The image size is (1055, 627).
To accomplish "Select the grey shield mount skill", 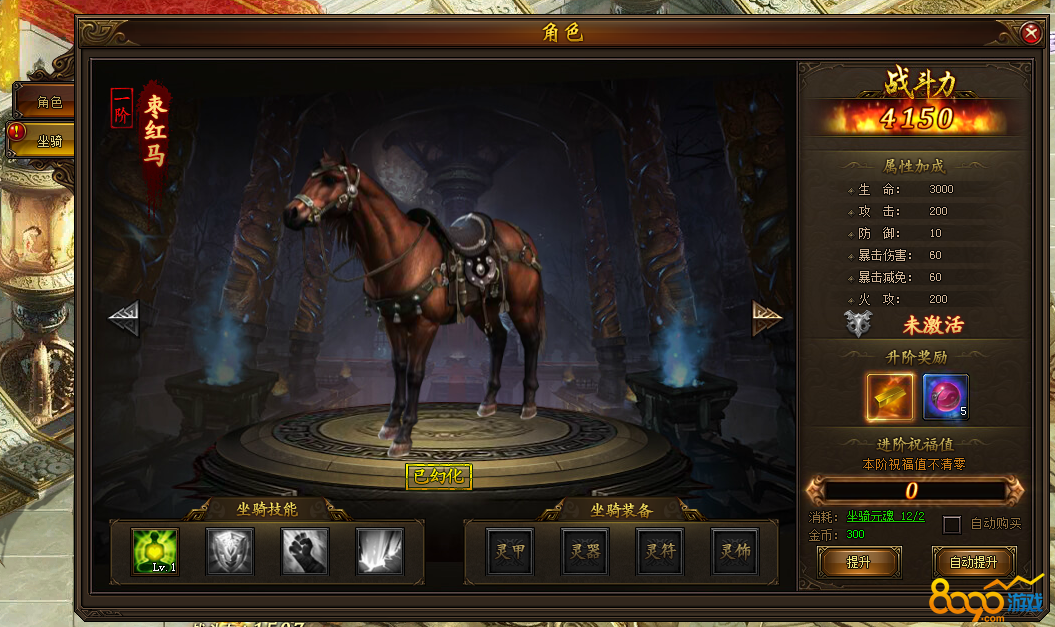I will click(x=230, y=551).
